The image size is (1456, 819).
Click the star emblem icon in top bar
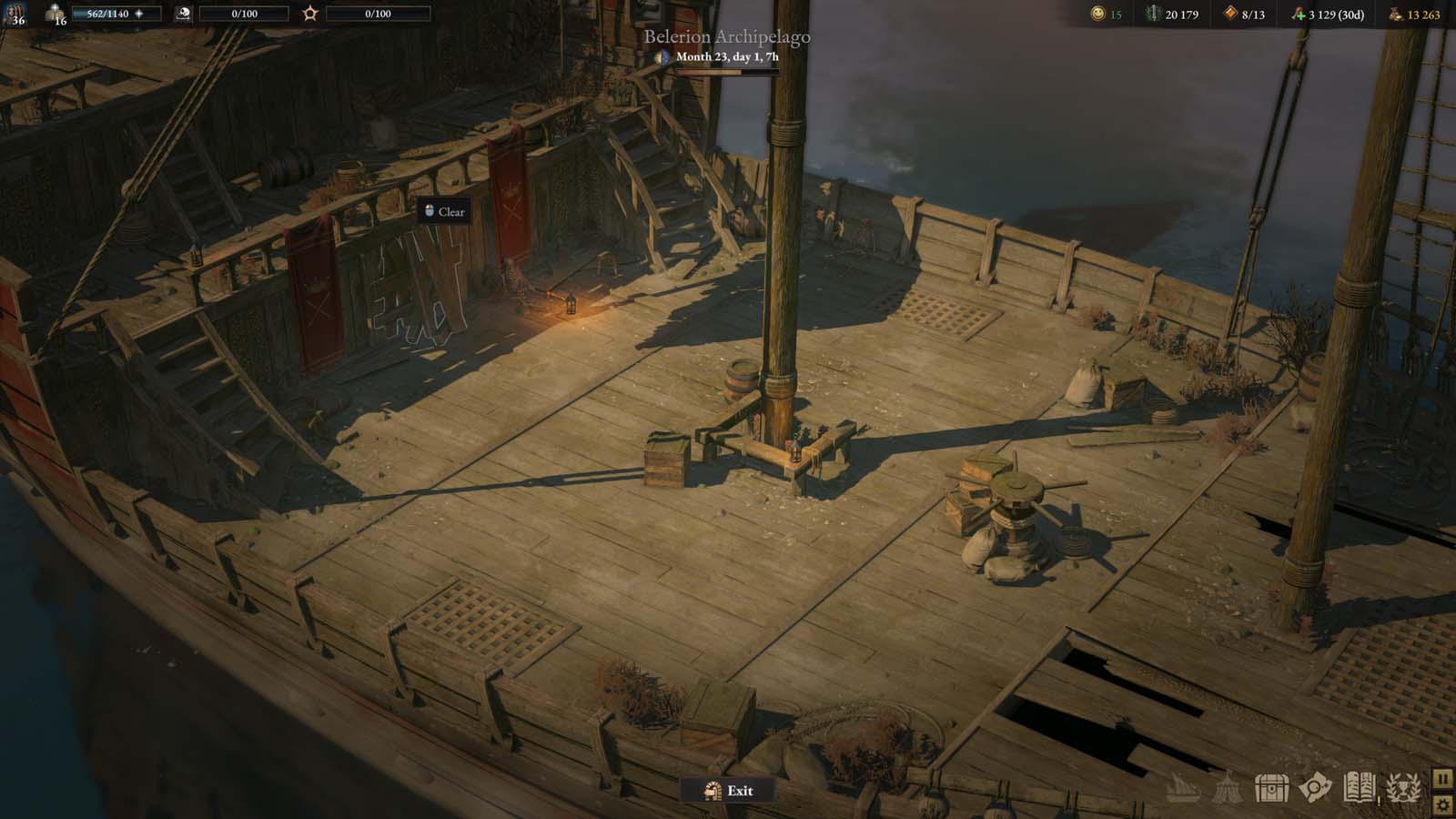[309, 12]
